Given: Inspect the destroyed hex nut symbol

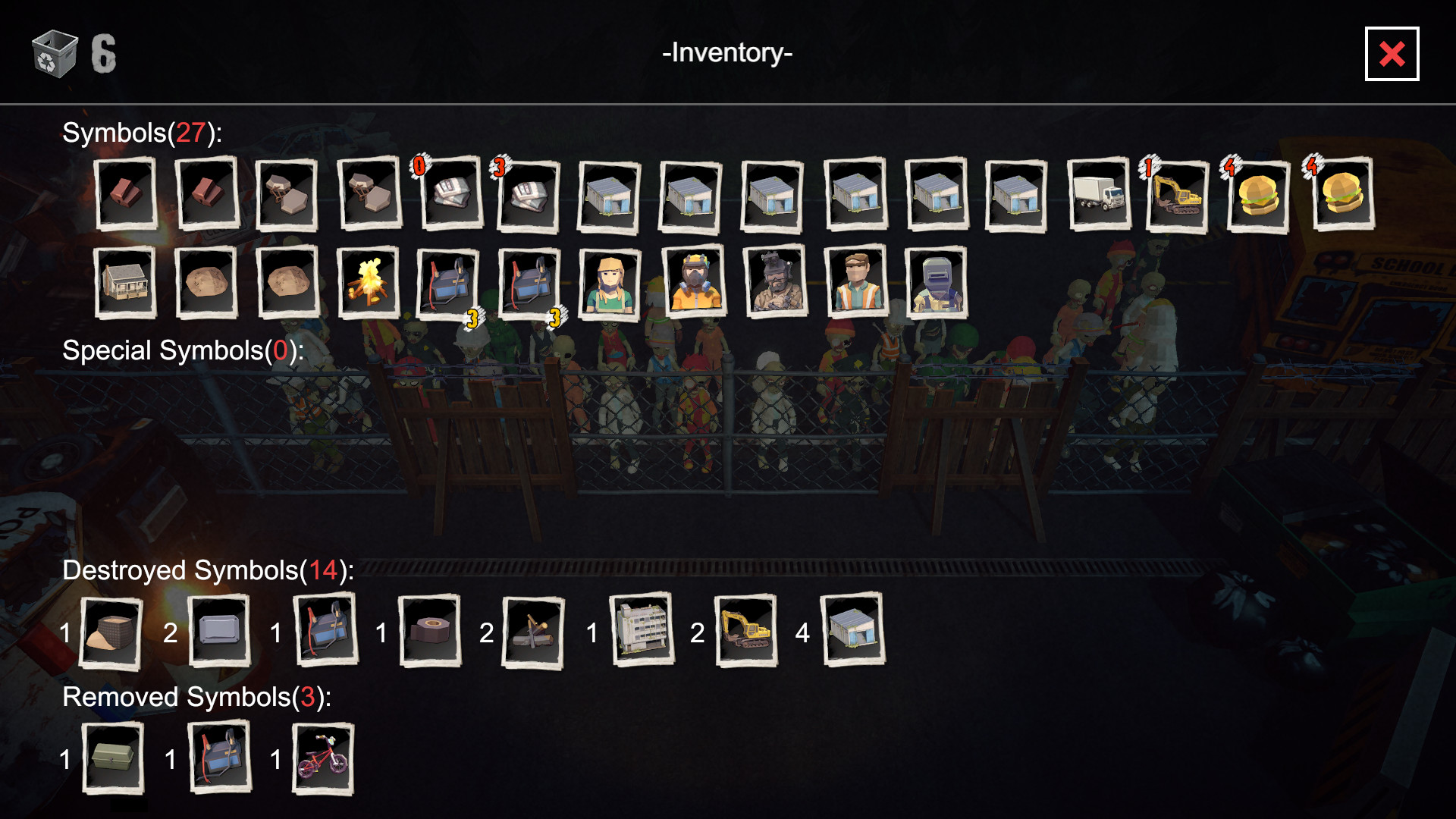Looking at the screenshot, I should tap(430, 631).
